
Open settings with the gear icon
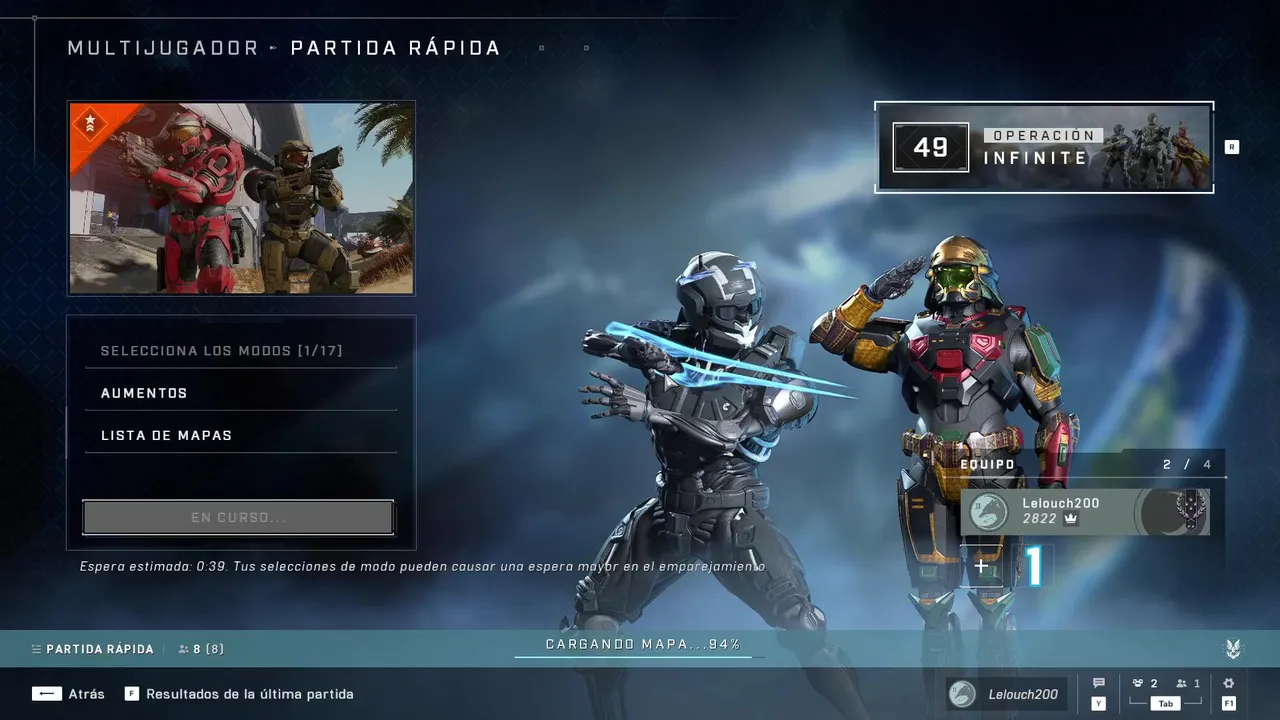pyautogui.click(x=1228, y=684)
